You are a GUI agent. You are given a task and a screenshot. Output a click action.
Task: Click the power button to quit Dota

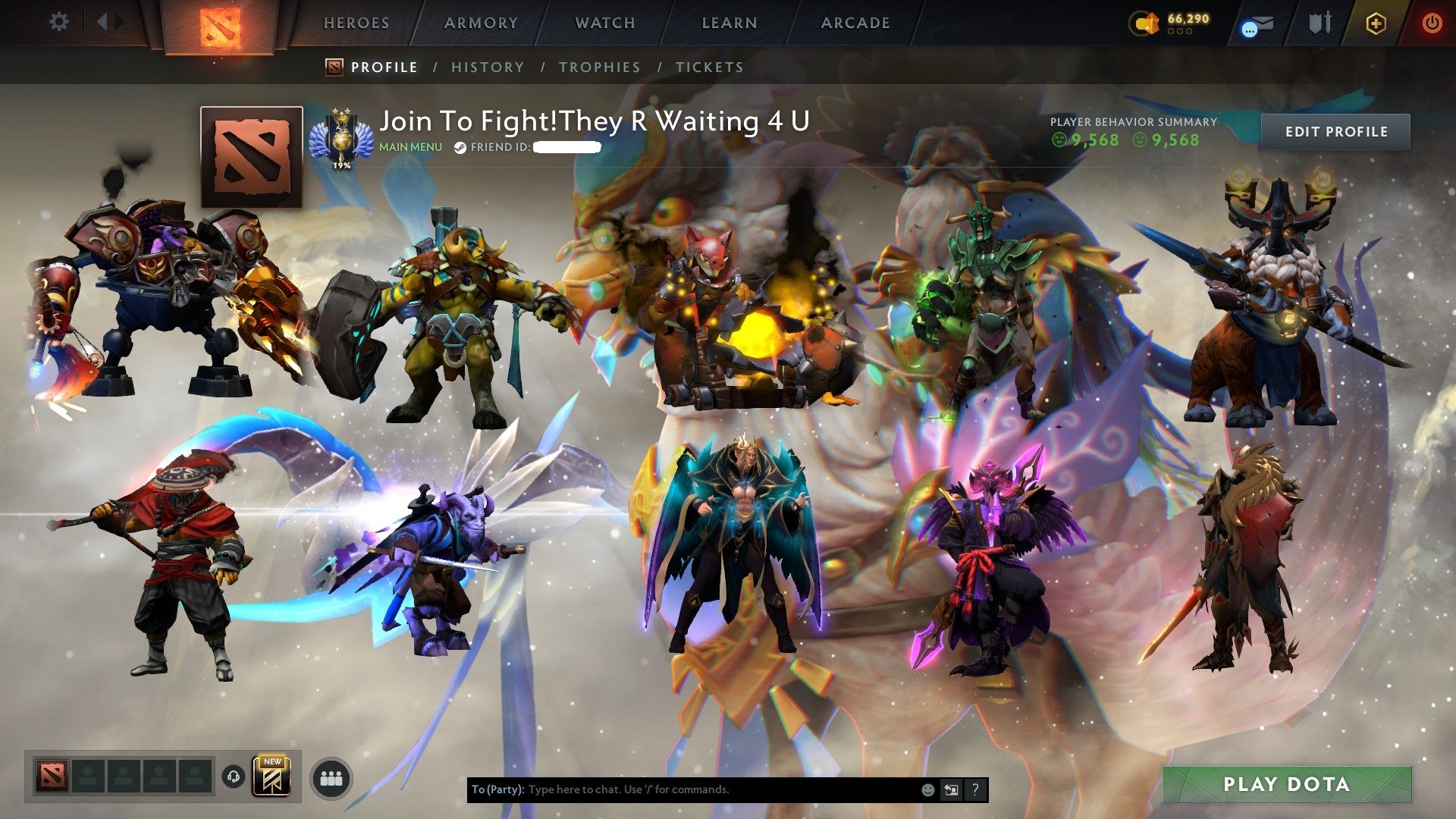tap(1432, 23)
